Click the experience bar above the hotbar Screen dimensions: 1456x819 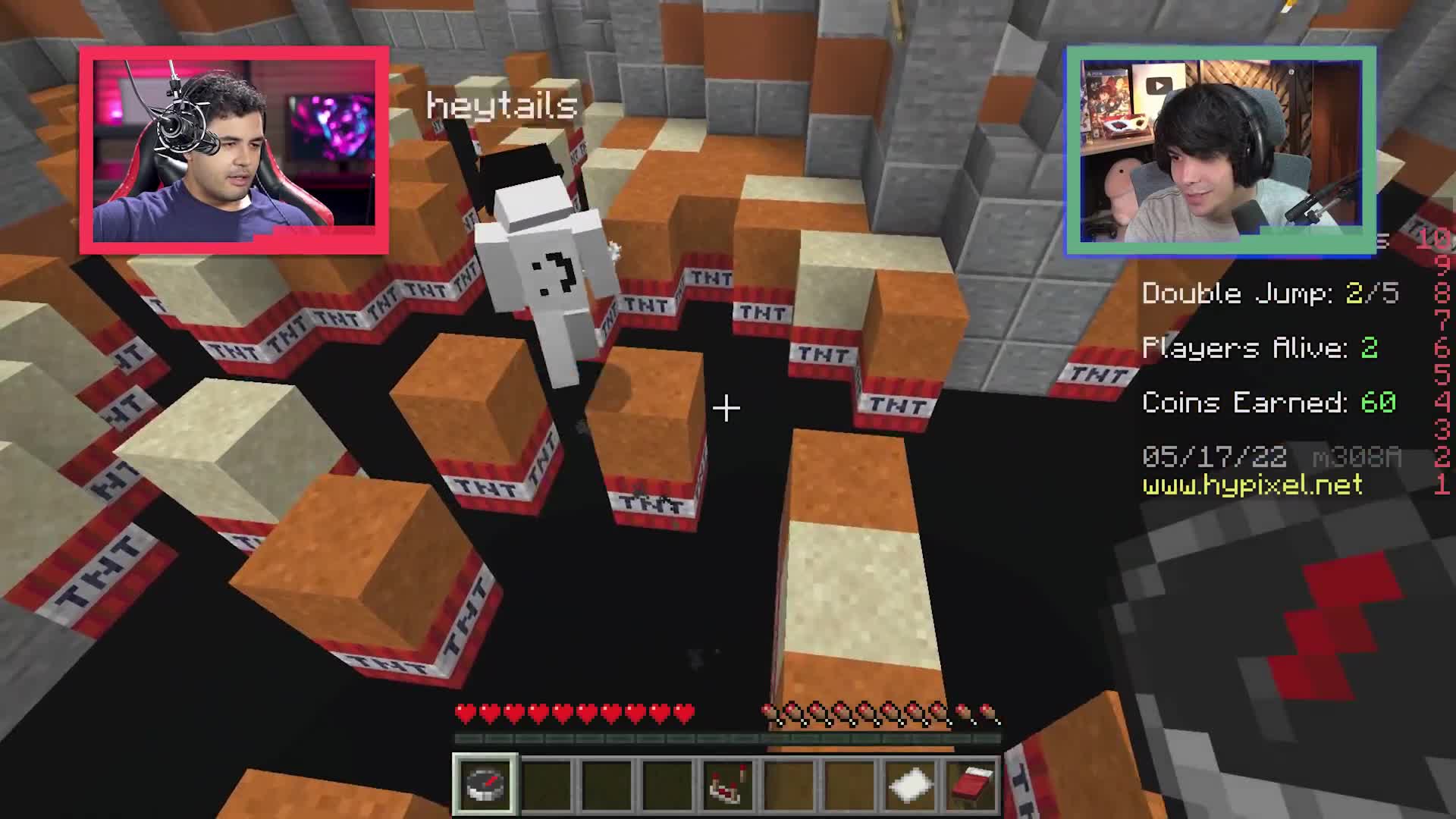pyautogui.click(x=728, y=739)
